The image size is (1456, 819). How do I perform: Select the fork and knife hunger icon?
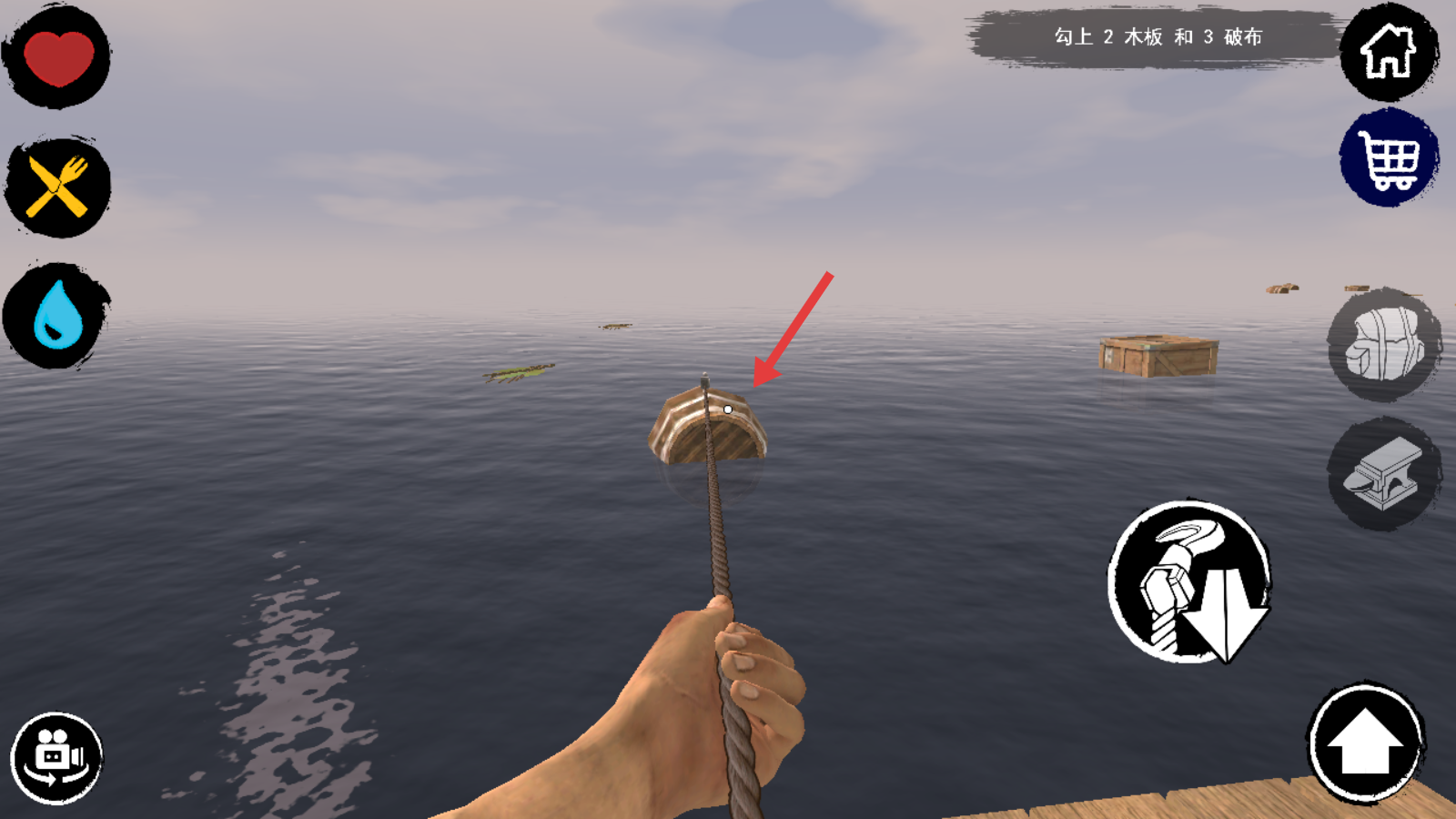(57, 187)
